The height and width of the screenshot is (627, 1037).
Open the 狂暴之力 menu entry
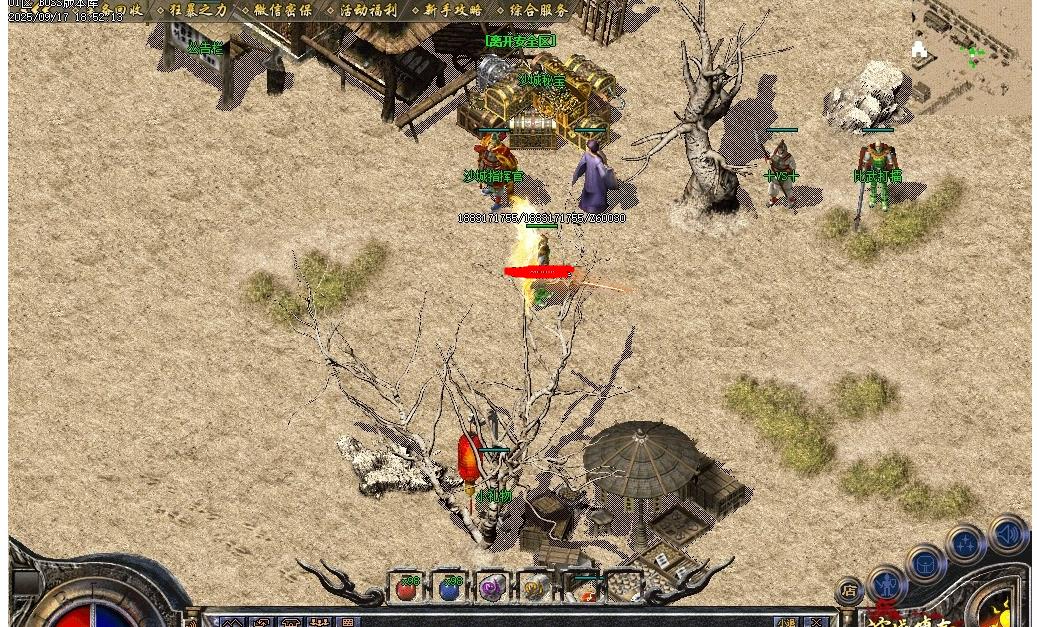(197, 10)
